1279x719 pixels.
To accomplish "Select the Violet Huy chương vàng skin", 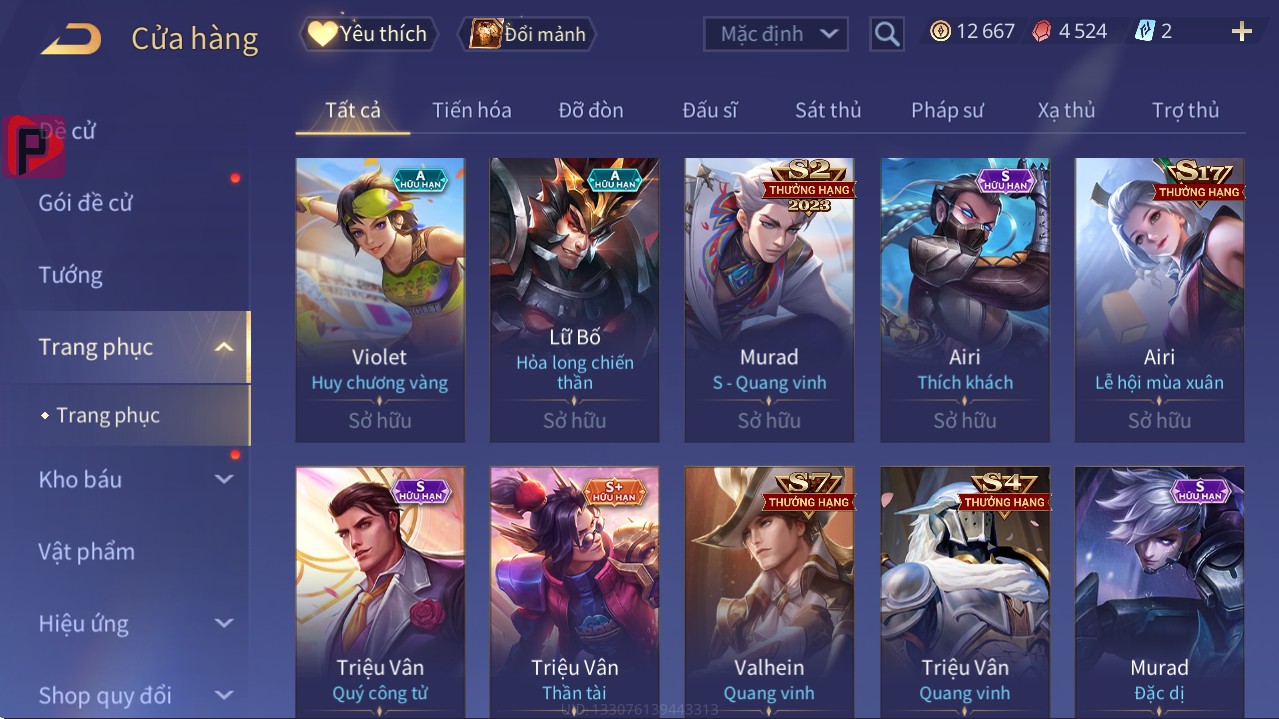I will coord(380,299).
